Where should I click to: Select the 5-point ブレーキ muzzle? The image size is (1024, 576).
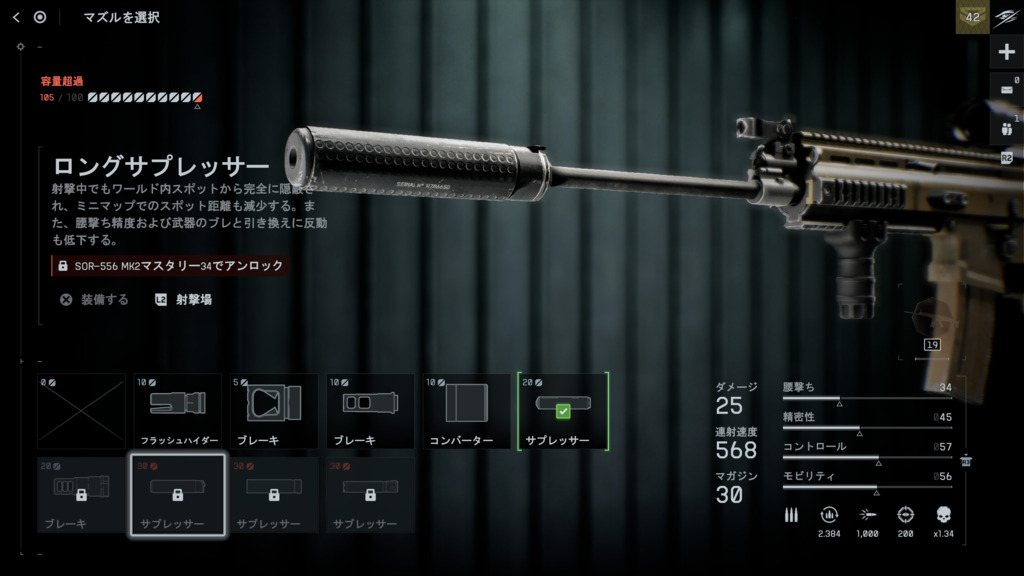tap(273, 411)
